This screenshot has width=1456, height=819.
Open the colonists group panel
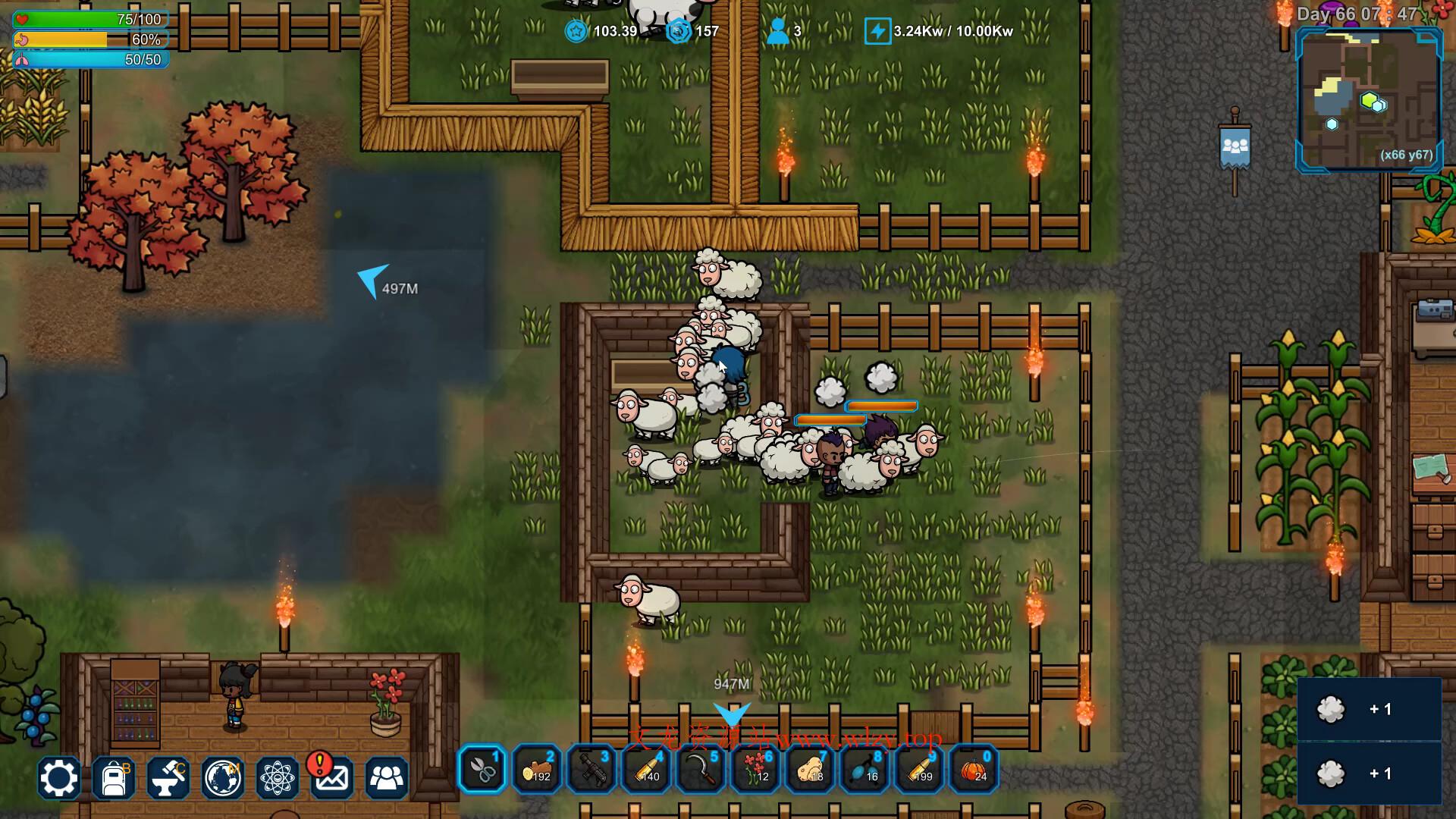tap(387, 778)
